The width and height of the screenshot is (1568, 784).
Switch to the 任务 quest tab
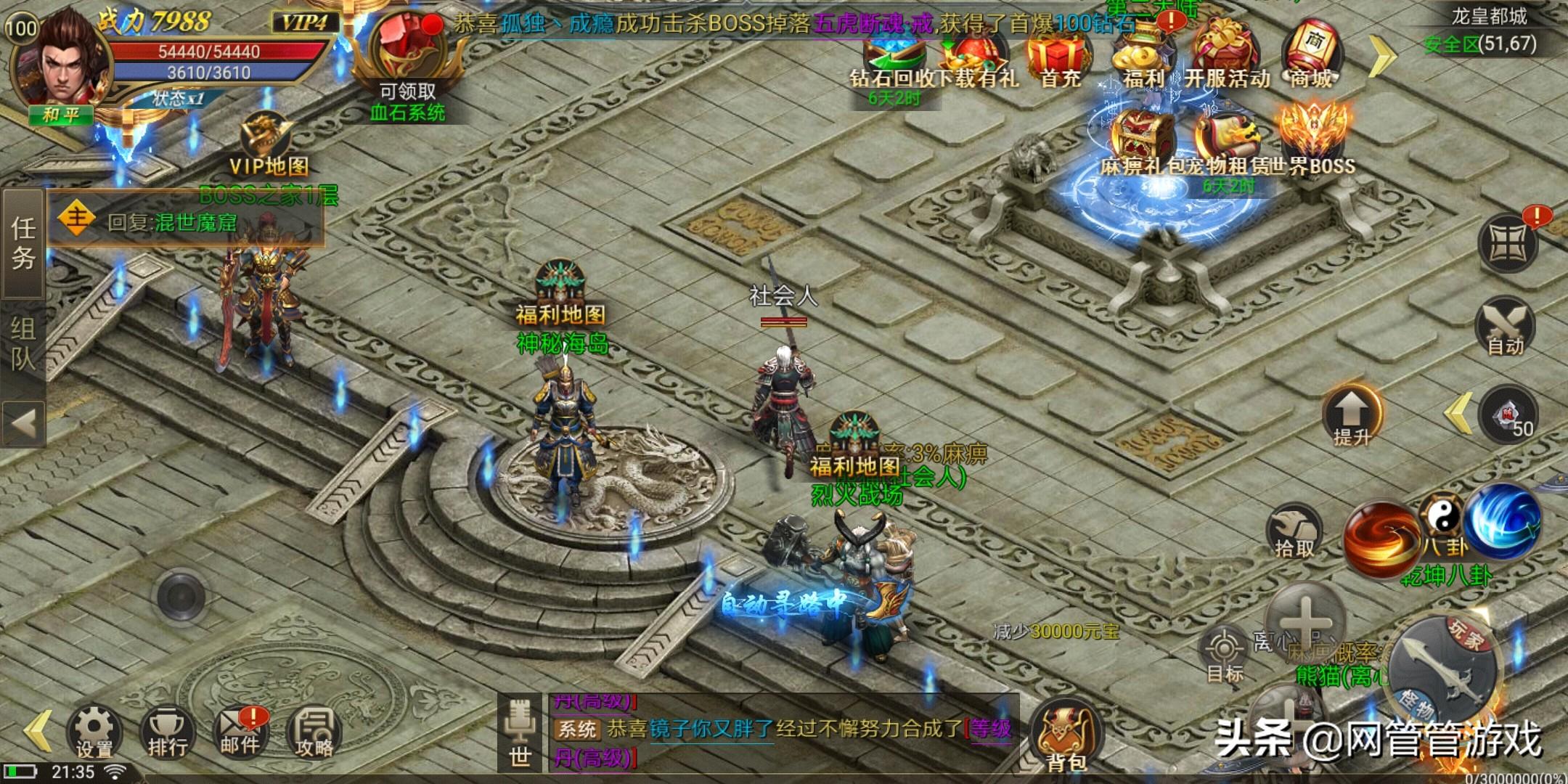(x=23, y=243)
